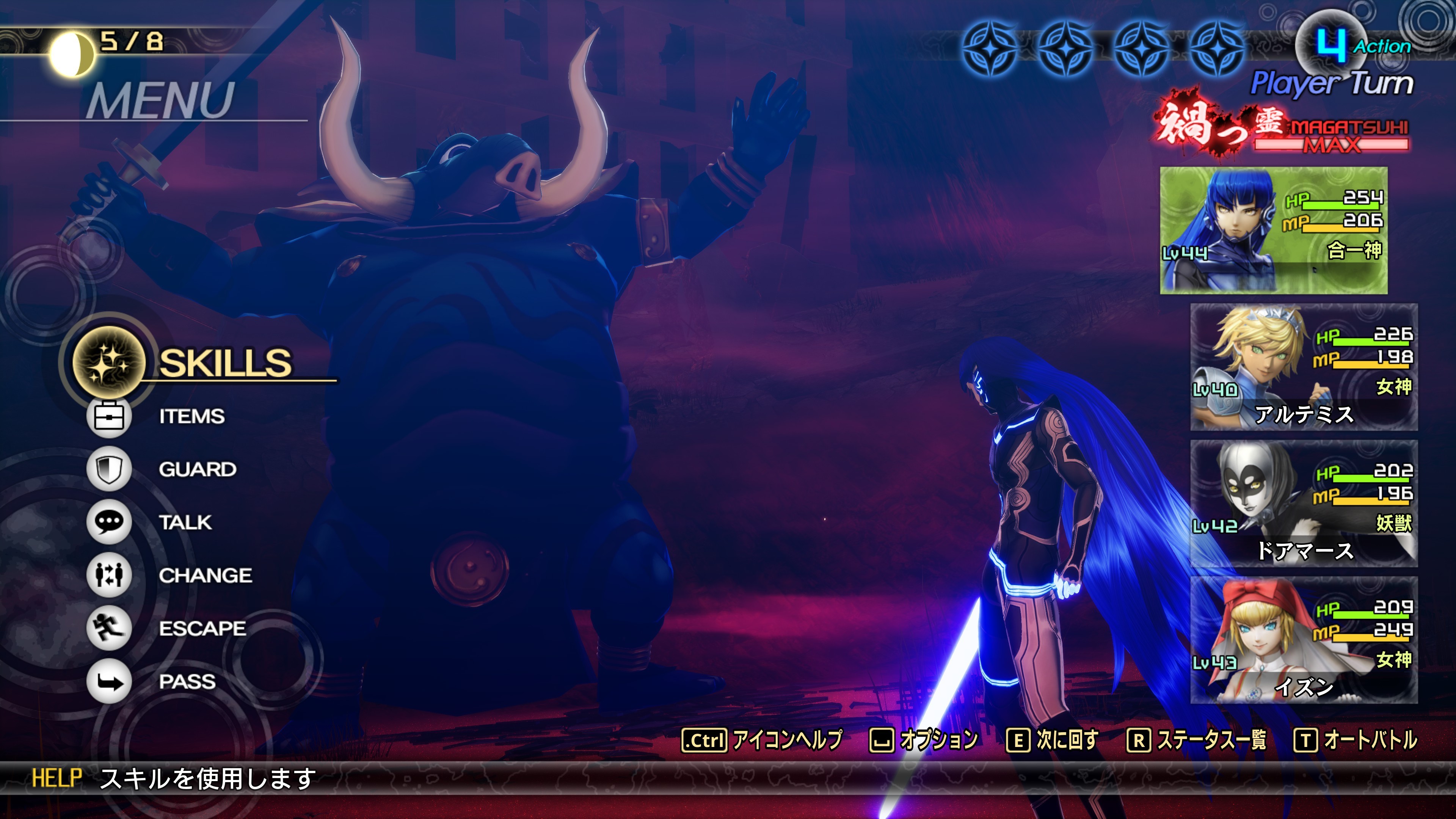The width and height of the screenshot is (1456, 819).
Task: Click 次に回す to pass to next
Action: pos(1053,740)
